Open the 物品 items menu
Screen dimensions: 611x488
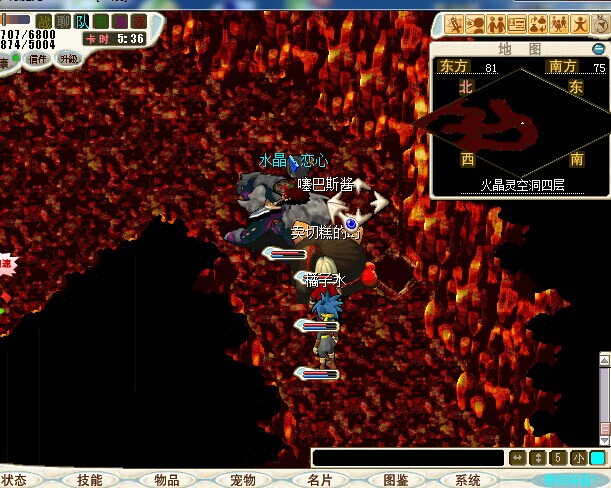coord(166,480)
